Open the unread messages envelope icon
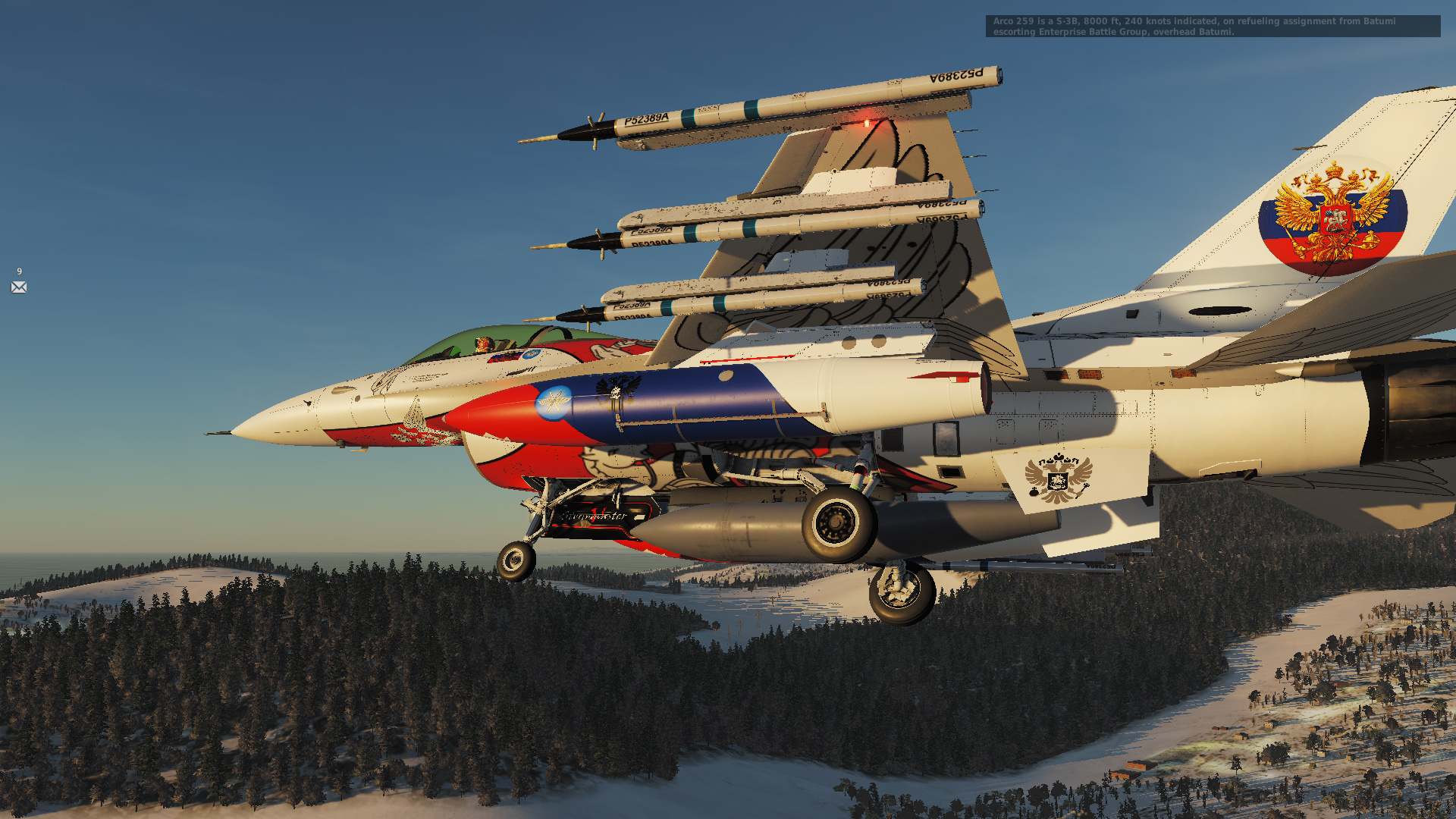 tap(19, 287)
